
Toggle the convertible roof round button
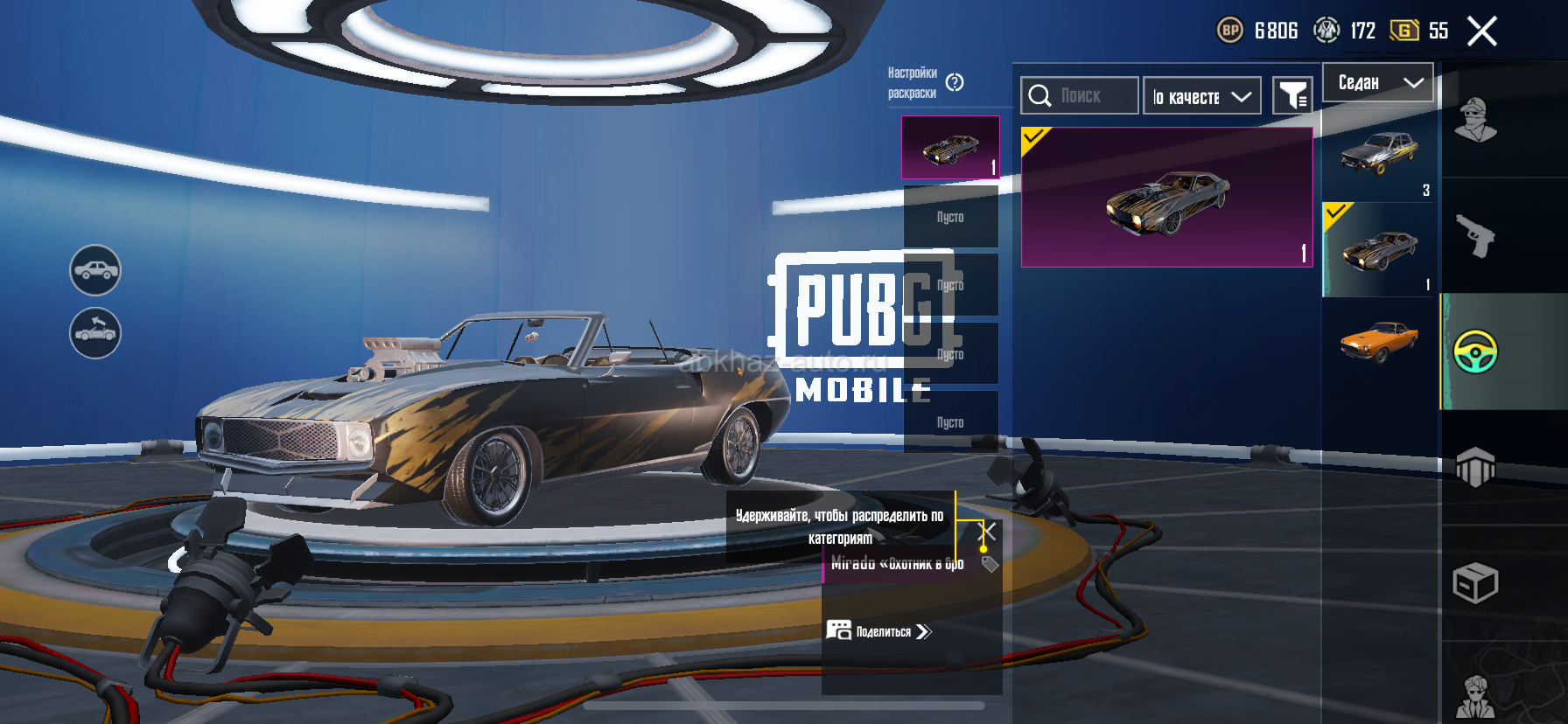click(95, 333)
